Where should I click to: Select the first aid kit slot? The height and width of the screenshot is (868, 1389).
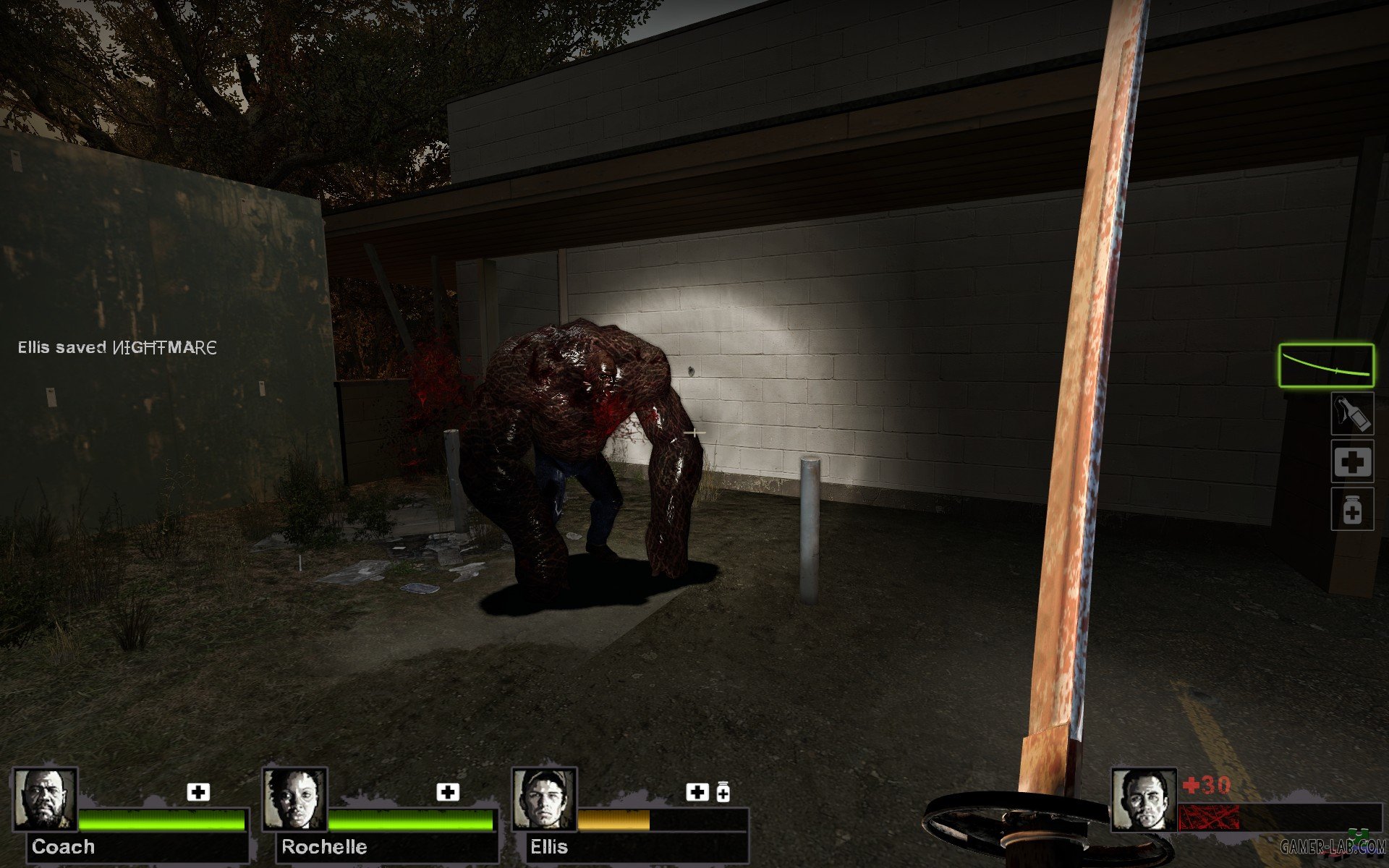[1352, 461]
